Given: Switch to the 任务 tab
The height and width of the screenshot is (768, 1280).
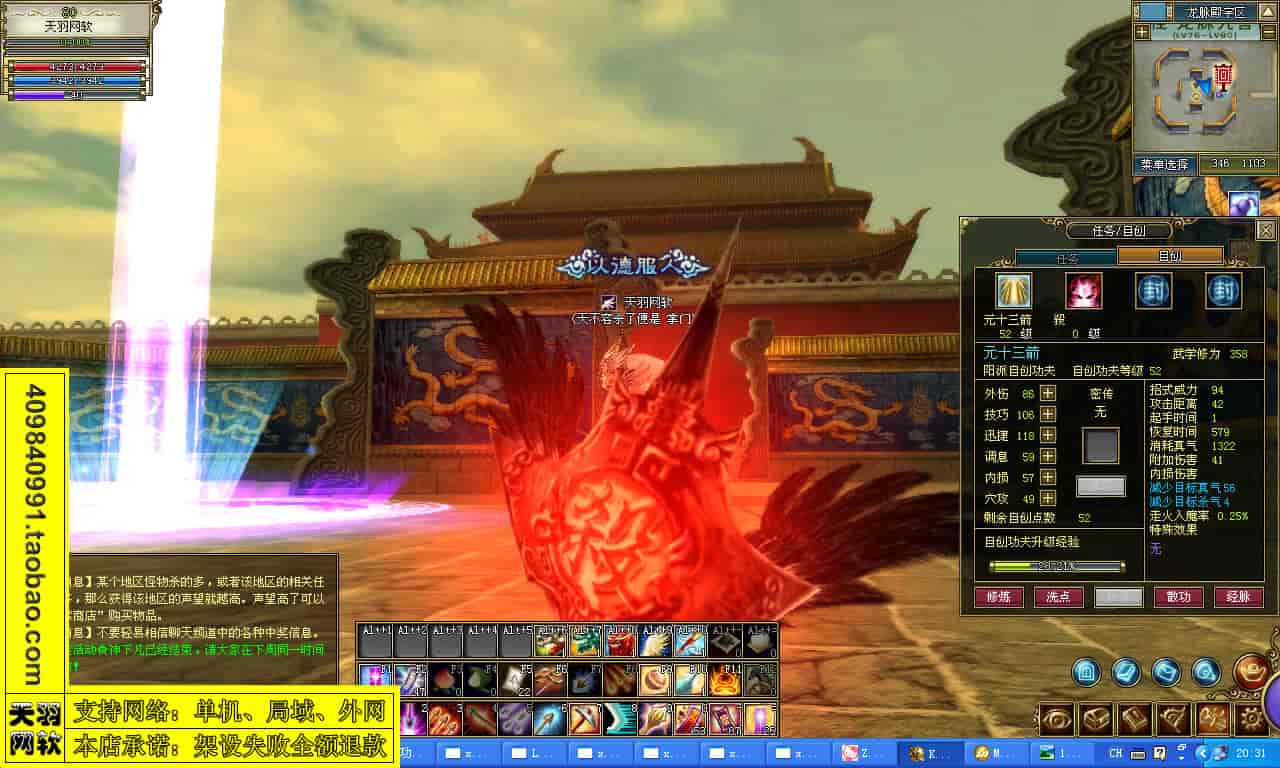Looking at the screenshot, I should pos(1067,257).
